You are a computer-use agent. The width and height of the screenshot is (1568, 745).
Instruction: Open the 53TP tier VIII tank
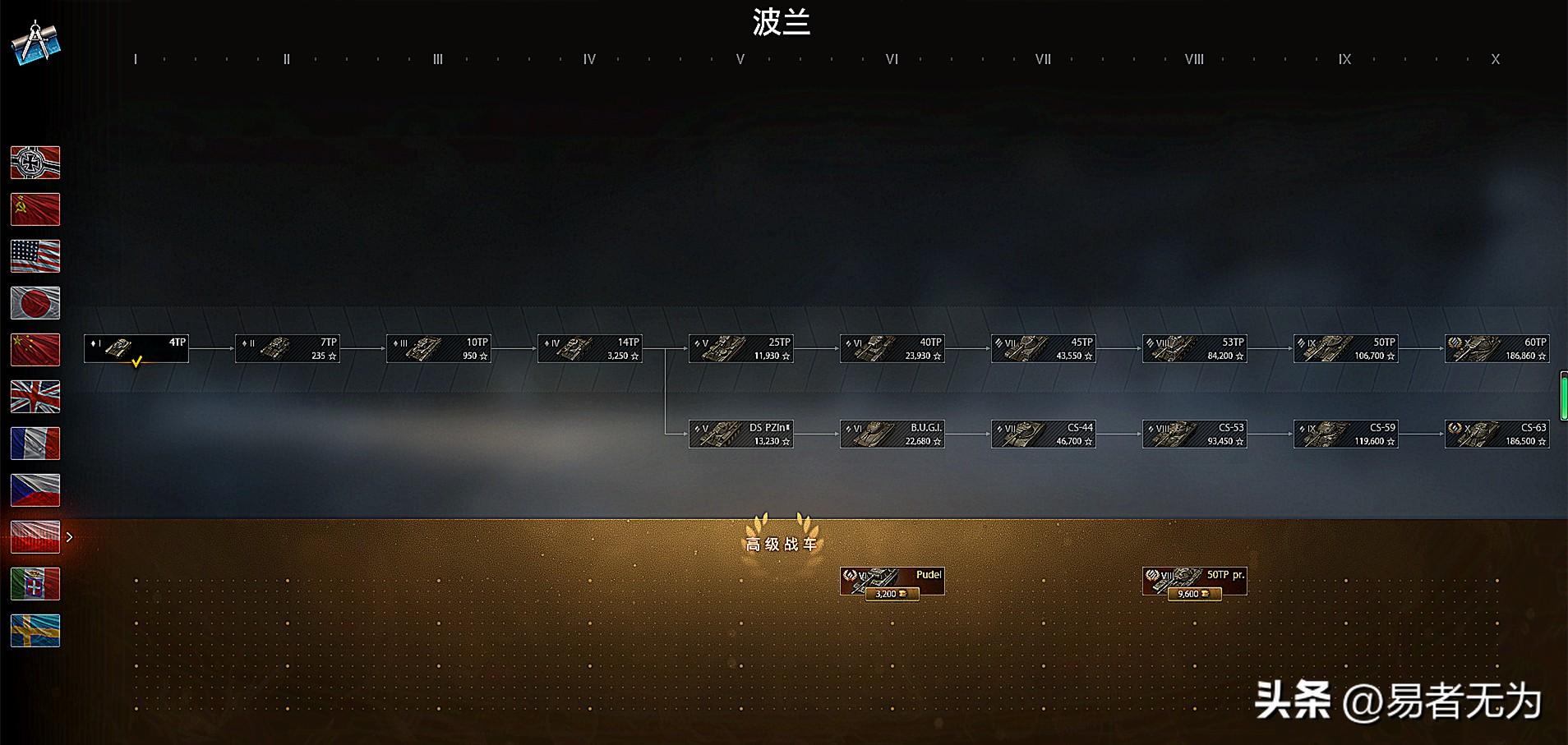[x=1195, y=348]
